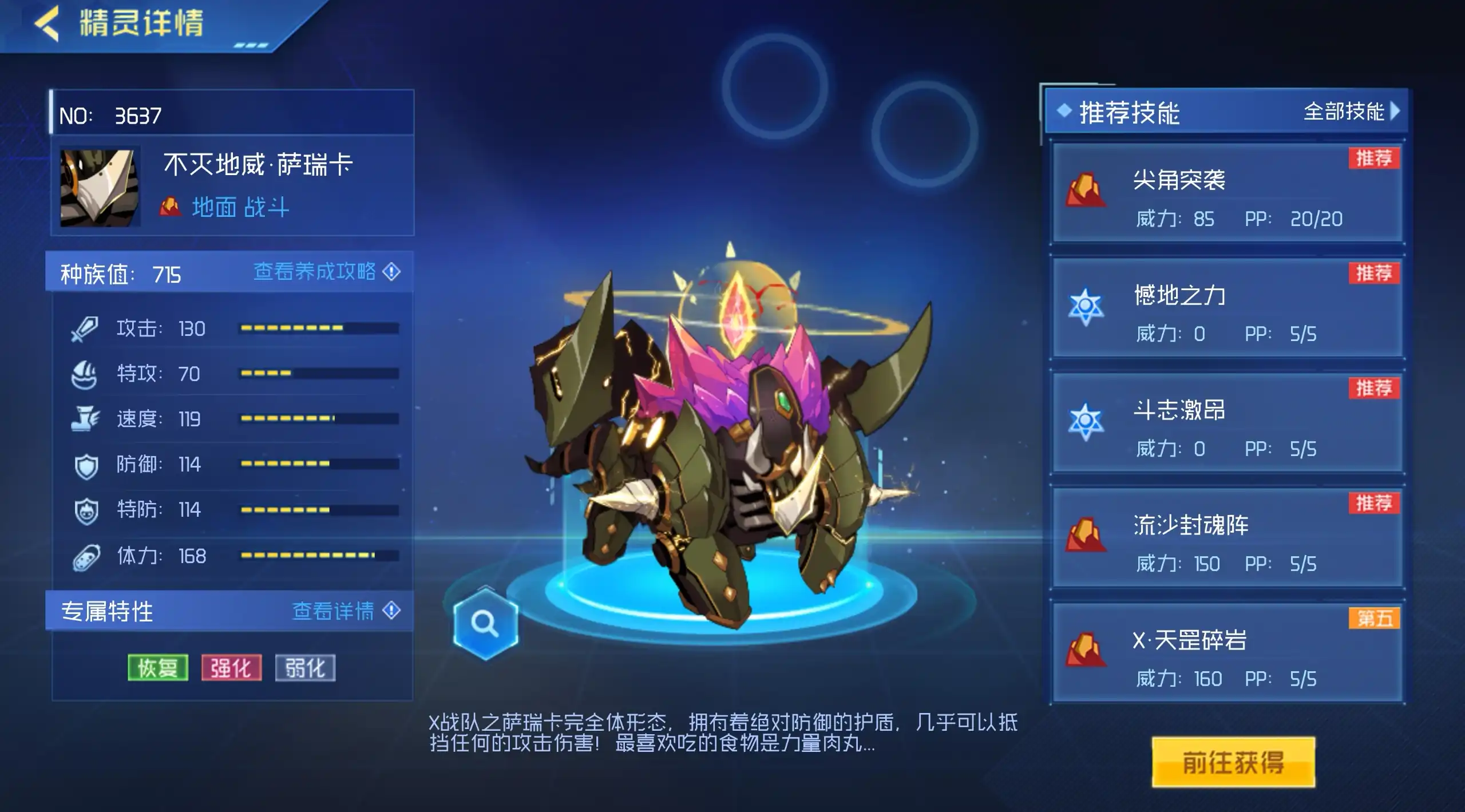Go back using the yellow arrow
The image size is (1465, 812).
[47, 24]
